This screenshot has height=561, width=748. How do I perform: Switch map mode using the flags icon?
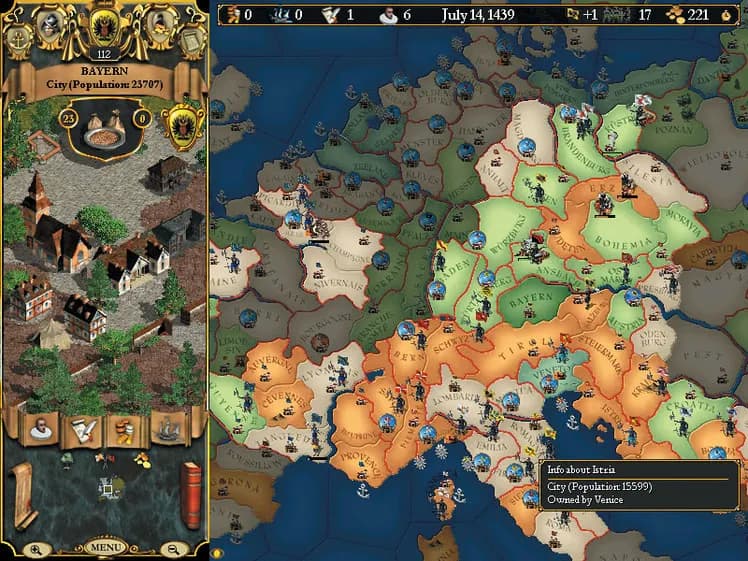[103, 460]
